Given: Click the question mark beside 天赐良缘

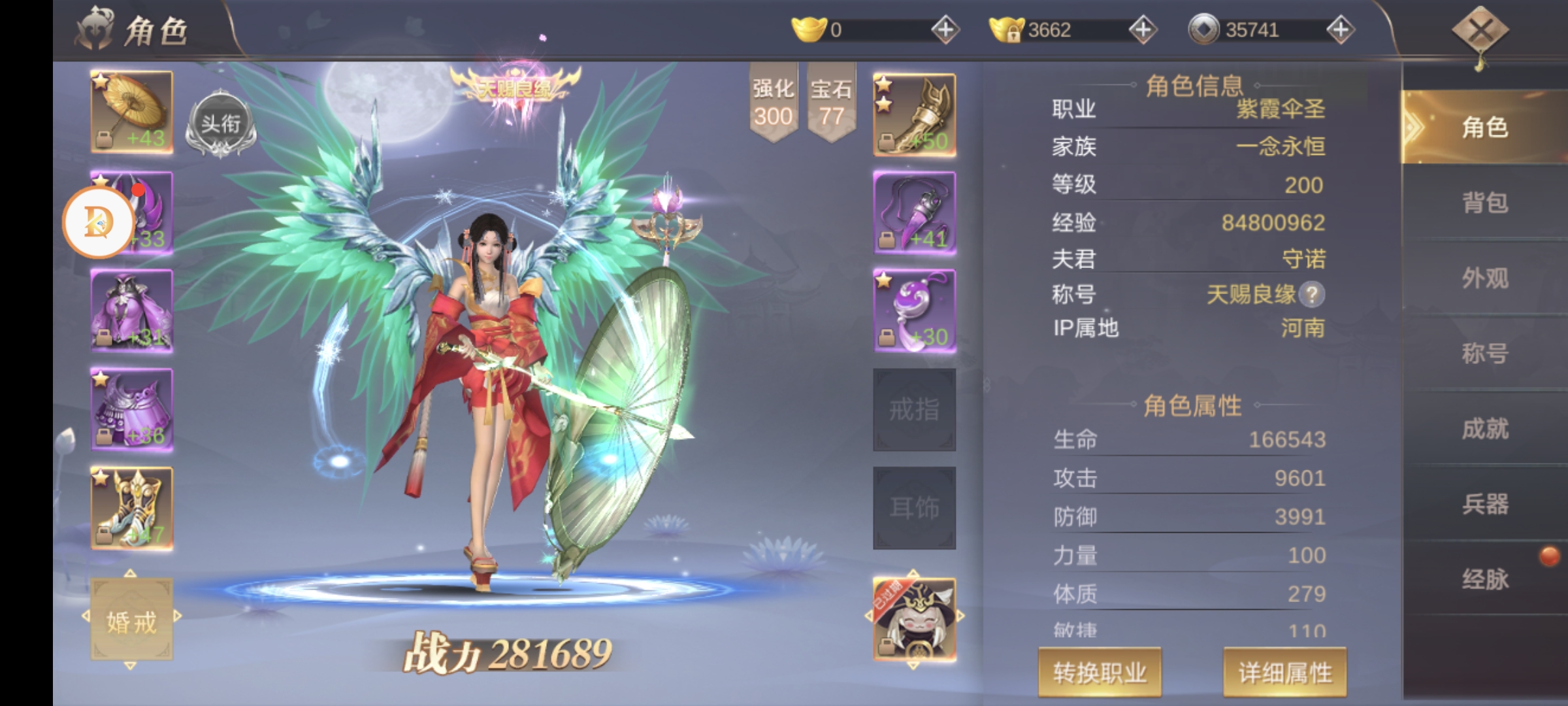Looking at the screenshot, I should [x=1311, y=295].
